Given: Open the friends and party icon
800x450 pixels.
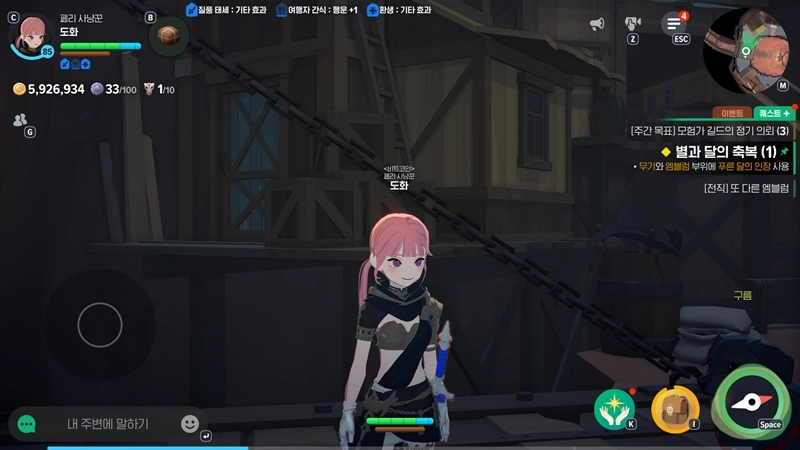Looking at the screenshot, I should click(x=21, y=120).
